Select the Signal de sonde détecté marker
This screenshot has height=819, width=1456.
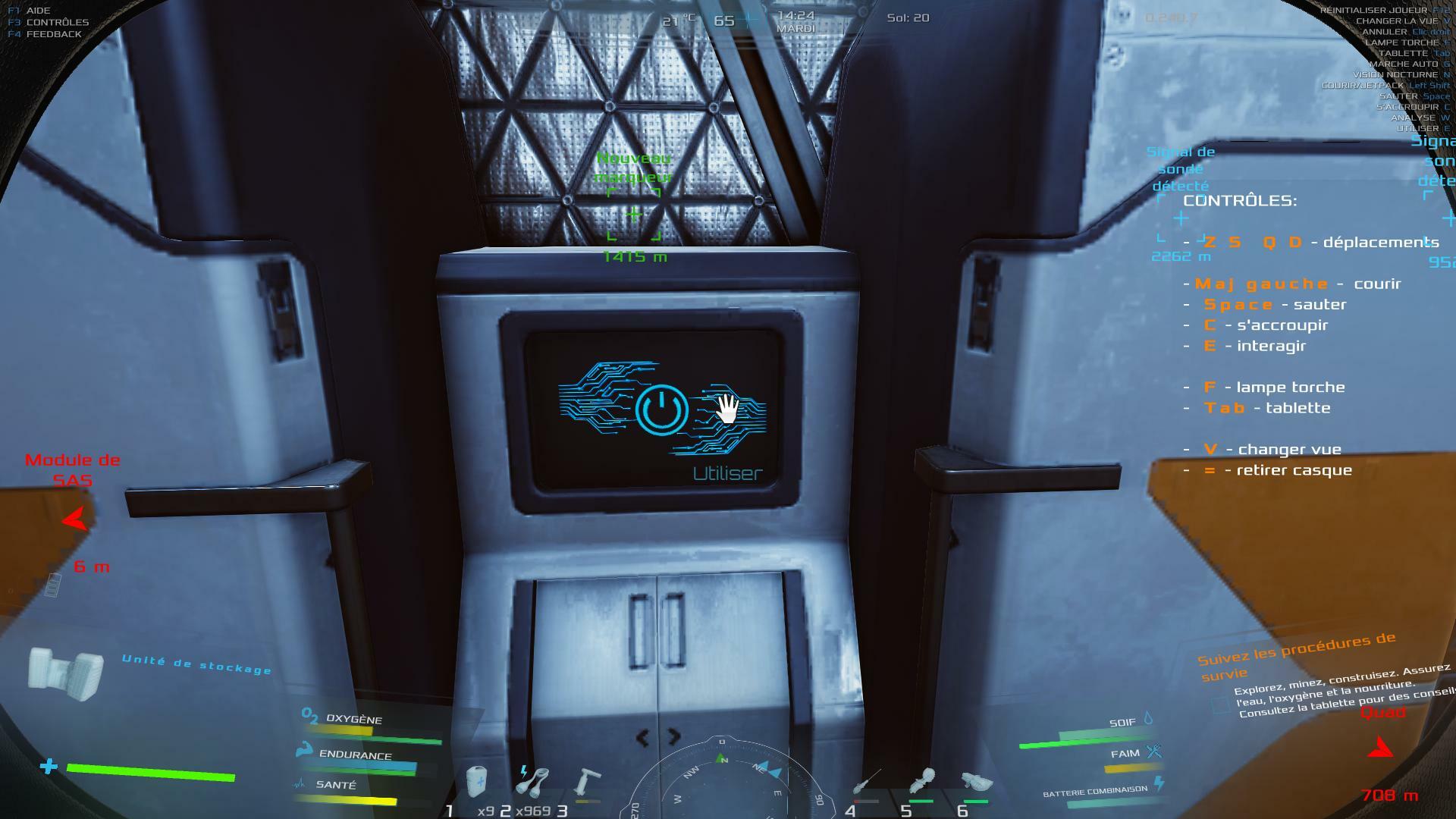1181,218
